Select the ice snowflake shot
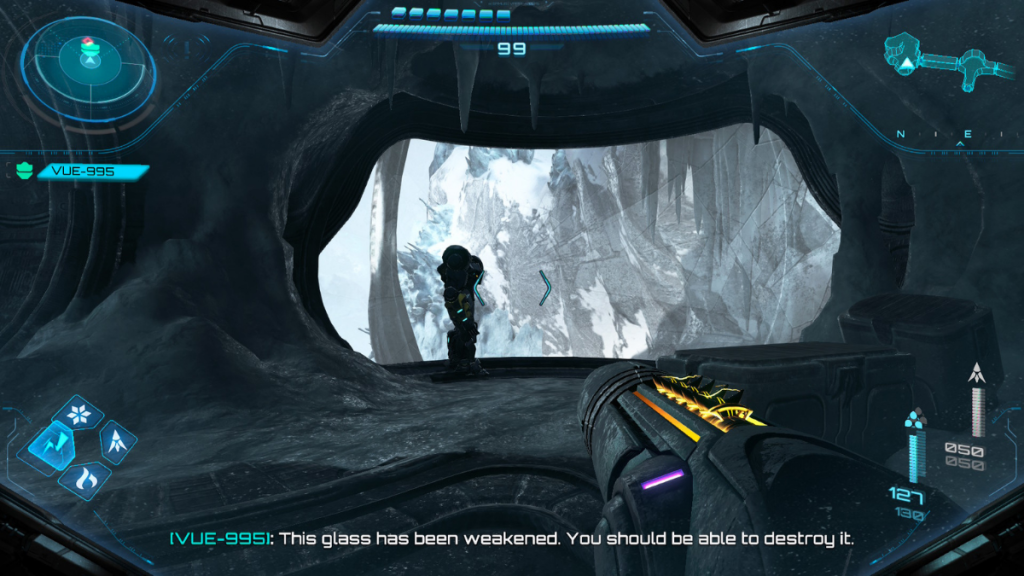 (77, 412)
